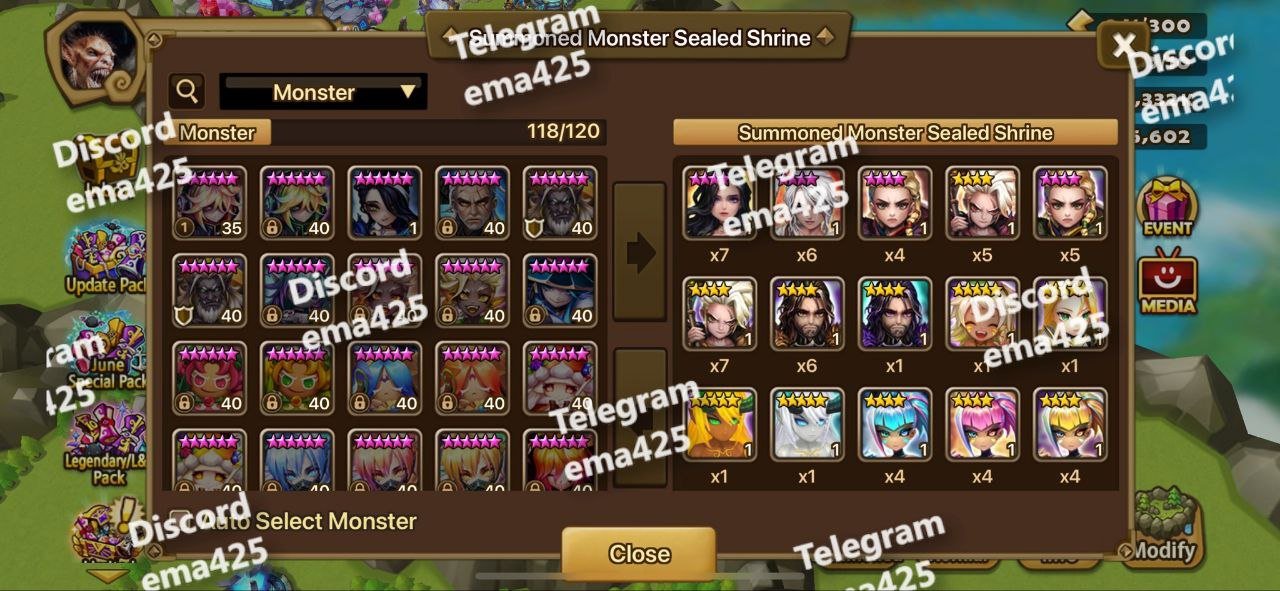Toggle Auto Select Monster checkbox

pyautogui.click(x=181, y=521)
